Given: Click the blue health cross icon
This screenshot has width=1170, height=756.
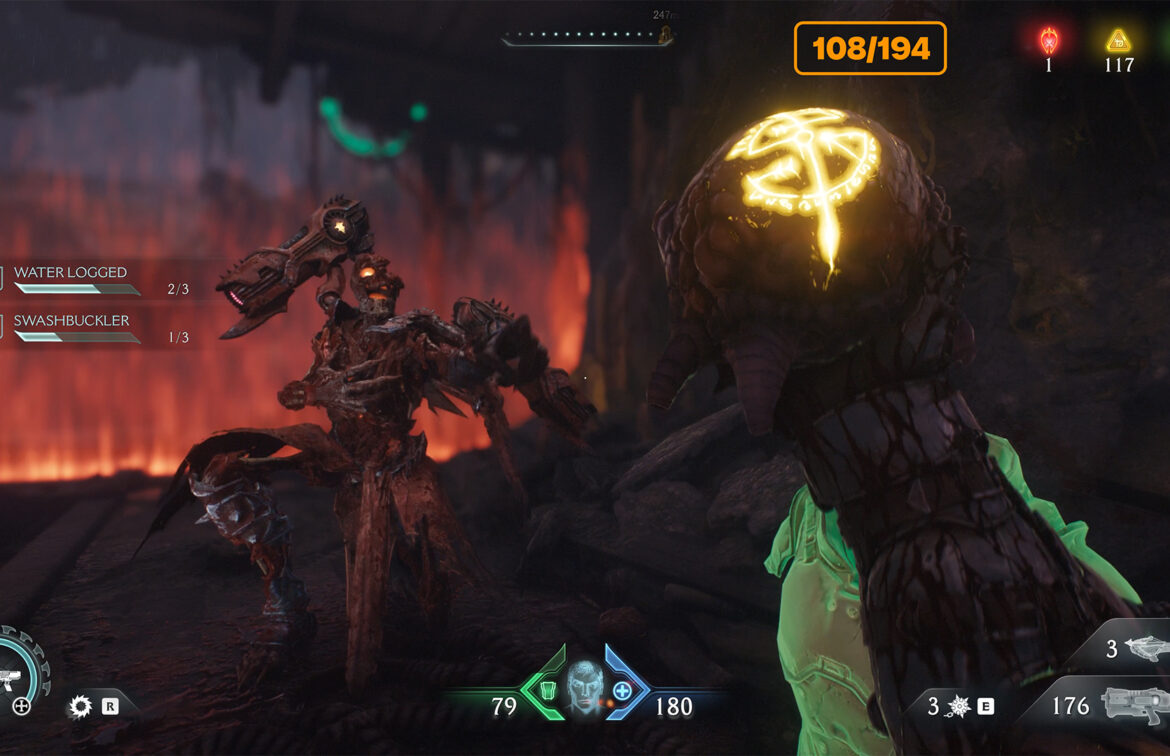Looking at the screenshot, I should point(622,690).
